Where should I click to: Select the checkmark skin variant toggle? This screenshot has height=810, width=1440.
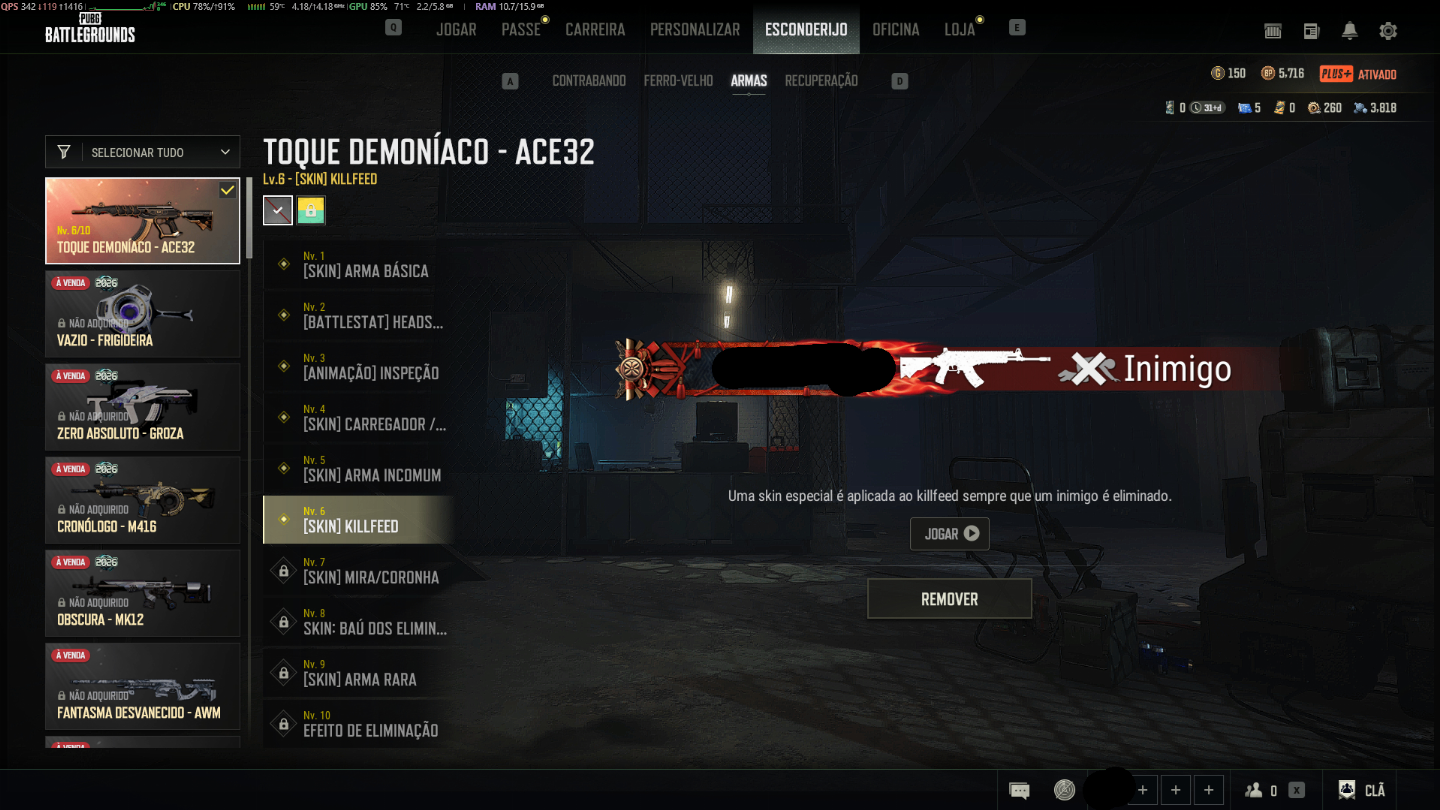[x=277, y=210]
